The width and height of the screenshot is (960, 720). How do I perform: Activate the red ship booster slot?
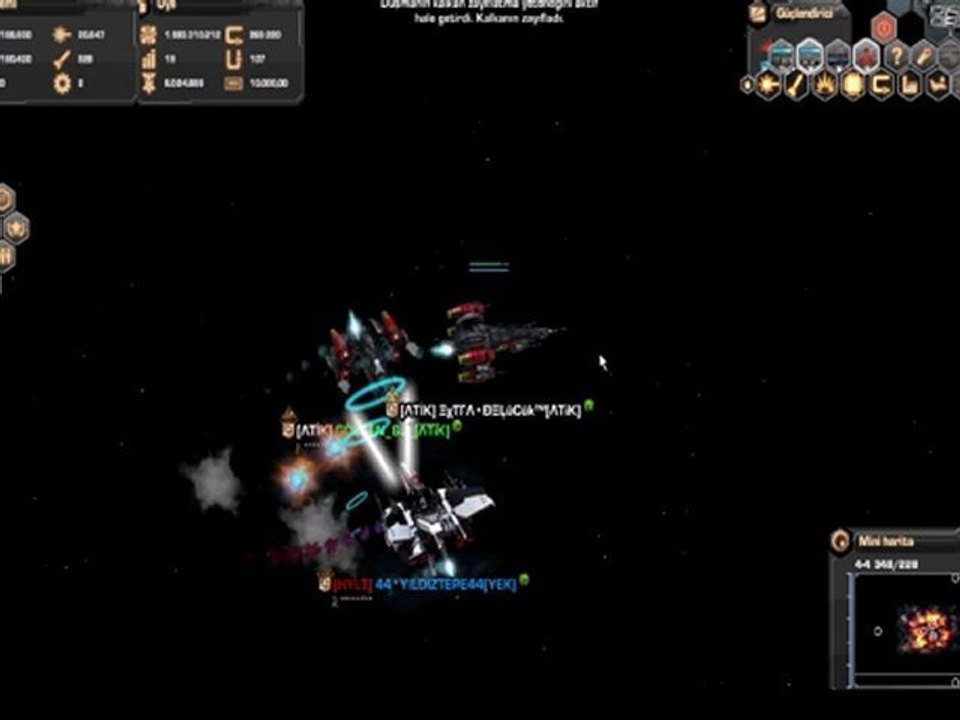866,55
